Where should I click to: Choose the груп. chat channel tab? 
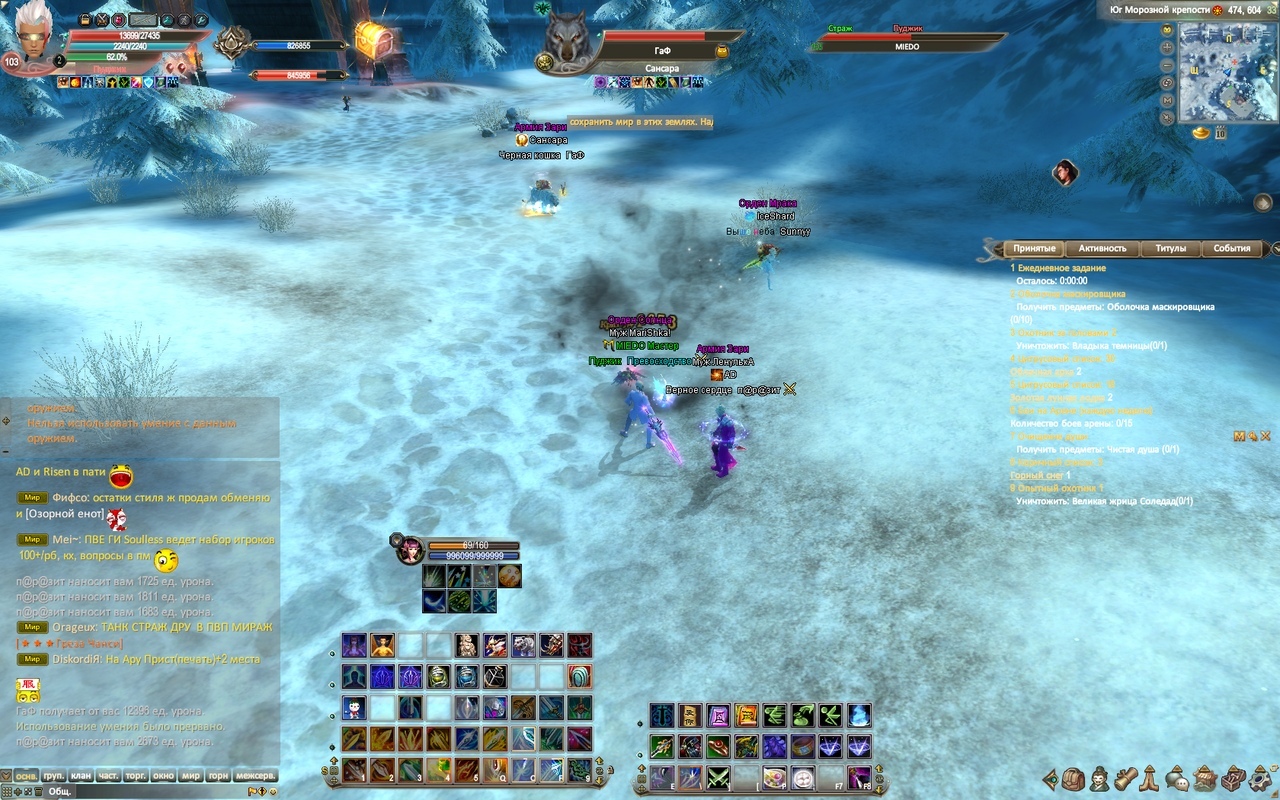tap(54, 775)
